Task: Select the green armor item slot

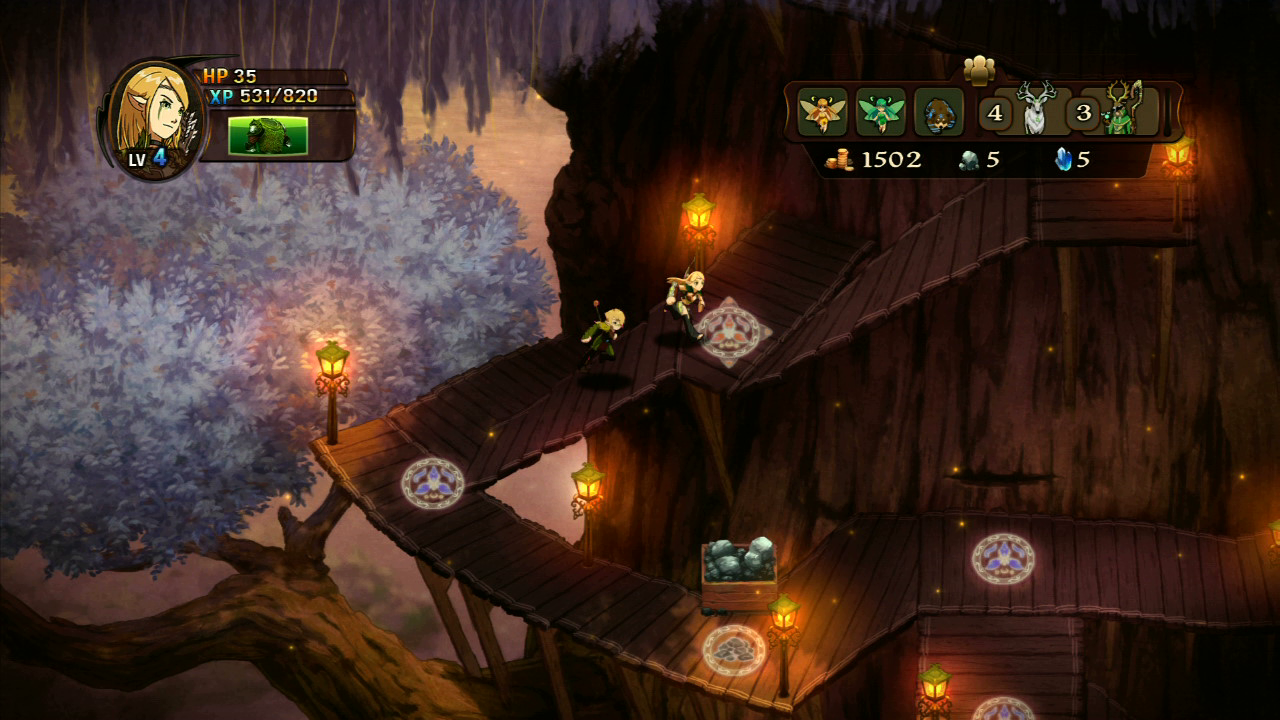Action: (267, 136)
